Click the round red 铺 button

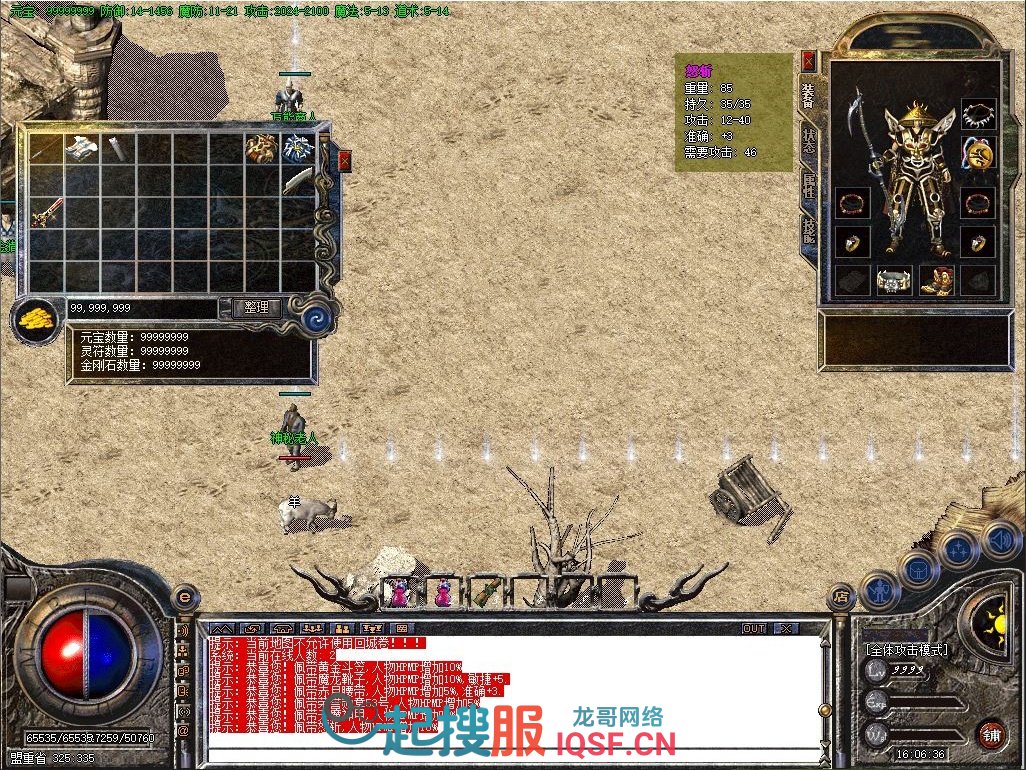pos(991,733)
